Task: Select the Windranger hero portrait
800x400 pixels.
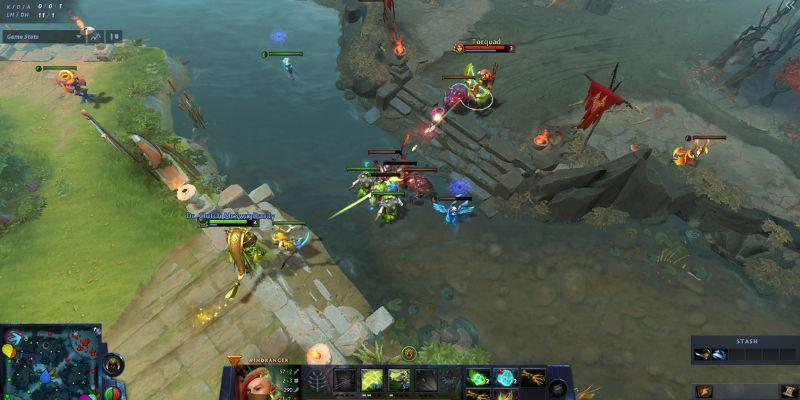Action: 245,383
